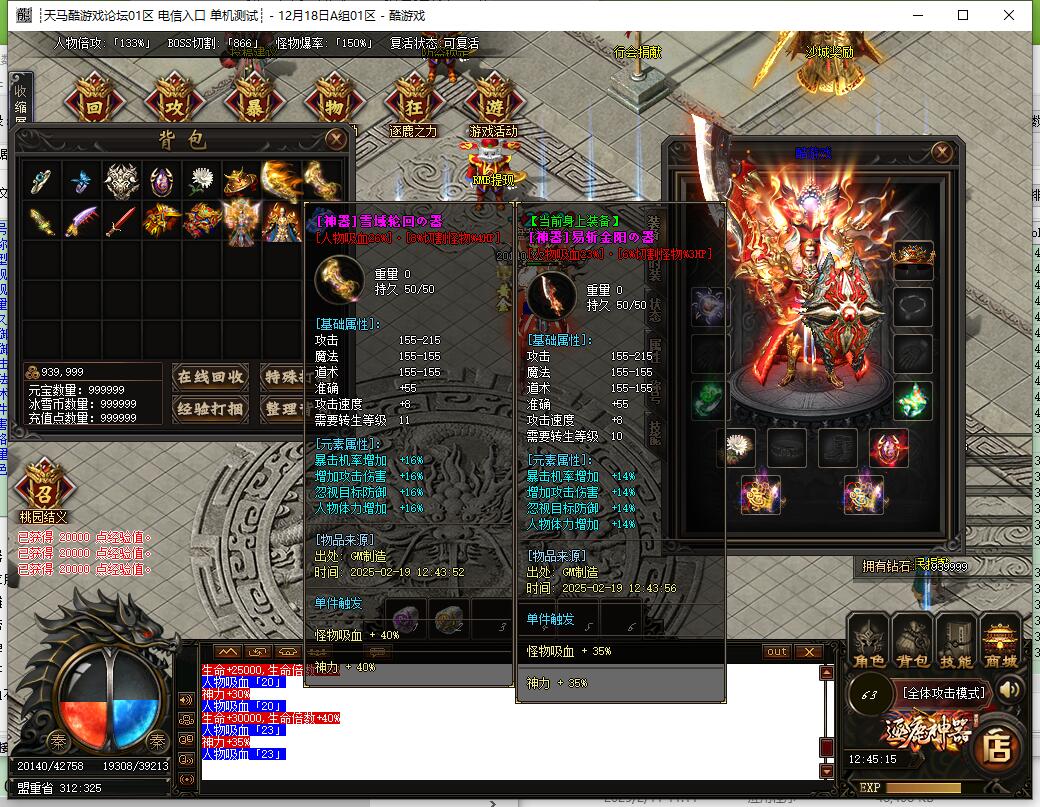Select the equipped crown helmet slot
1040x807 pixels.
tap(913, 259)
